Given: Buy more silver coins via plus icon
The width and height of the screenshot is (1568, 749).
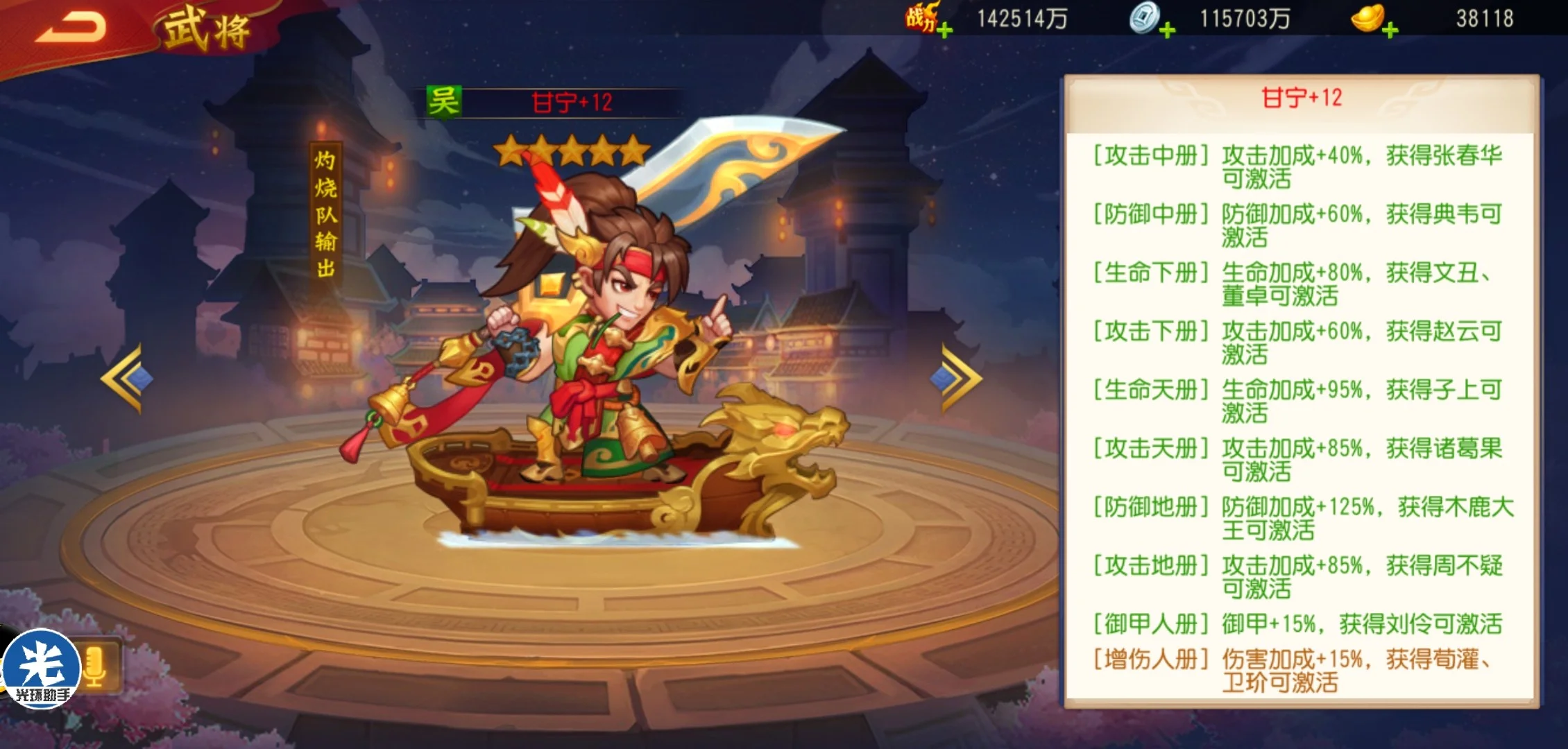Looking at the screenshot, I should pyautogui.click(x=1167, y=30).
